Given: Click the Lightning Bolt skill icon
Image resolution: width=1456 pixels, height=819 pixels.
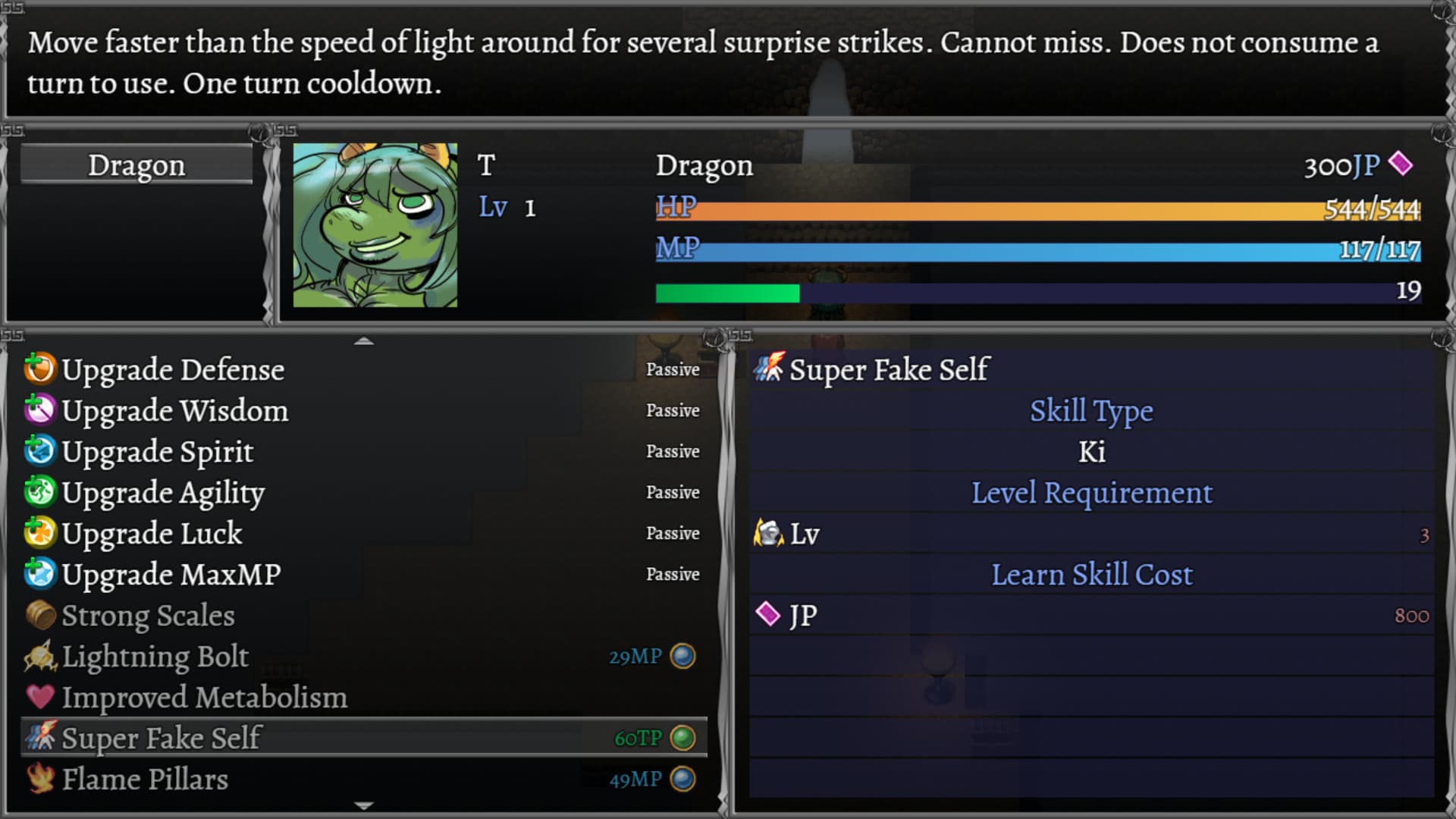Looking at the screenshot, I should 42,657.
